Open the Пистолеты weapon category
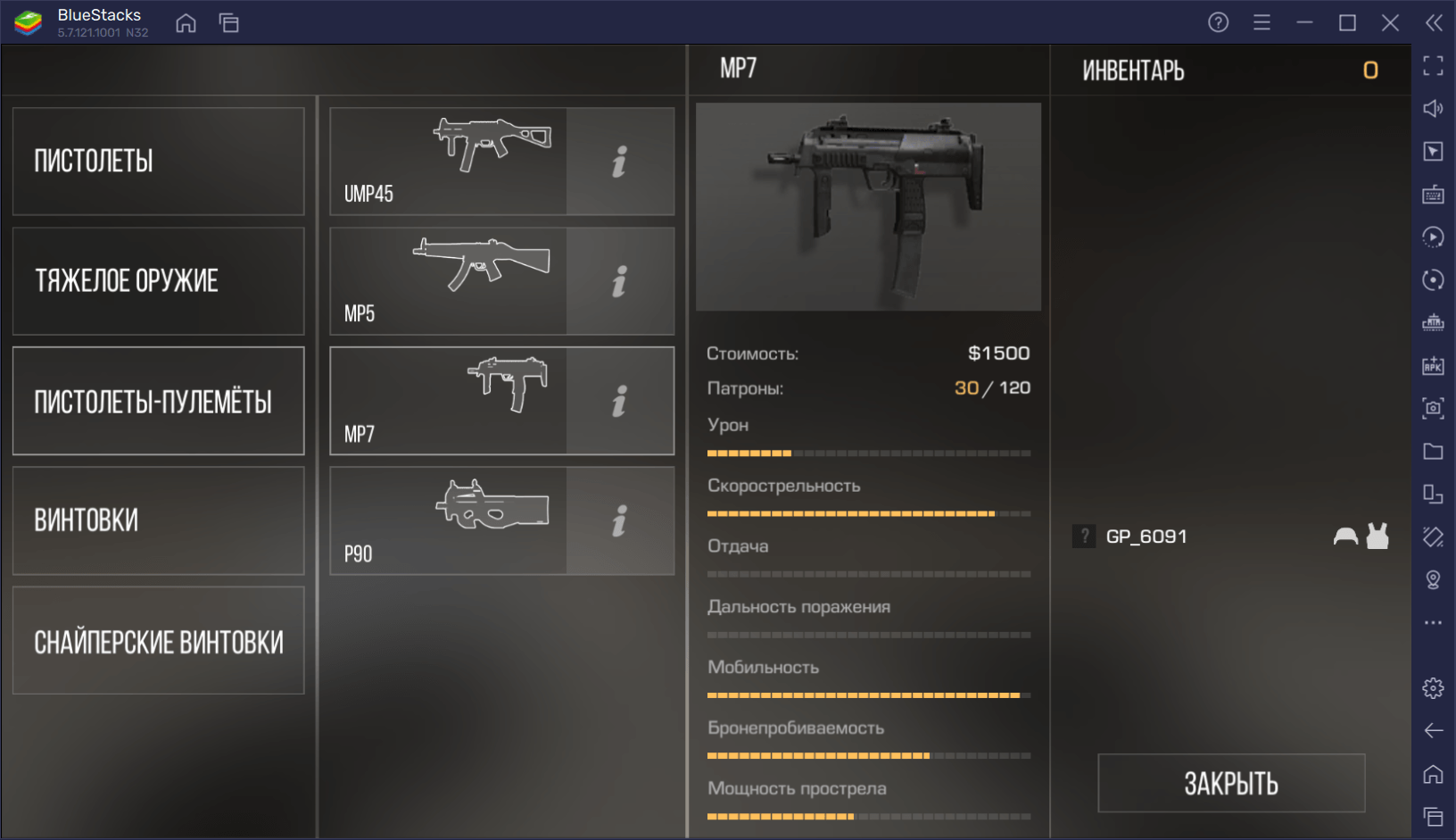 (158, 162)
